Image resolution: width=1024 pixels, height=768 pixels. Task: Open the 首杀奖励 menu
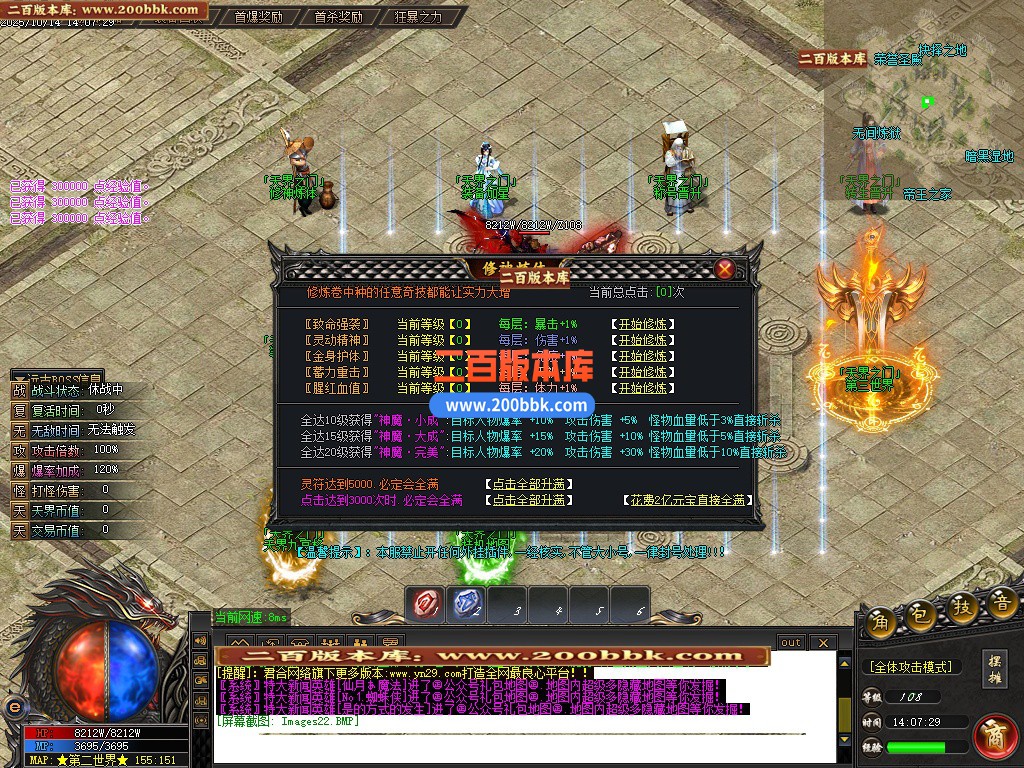337,17
